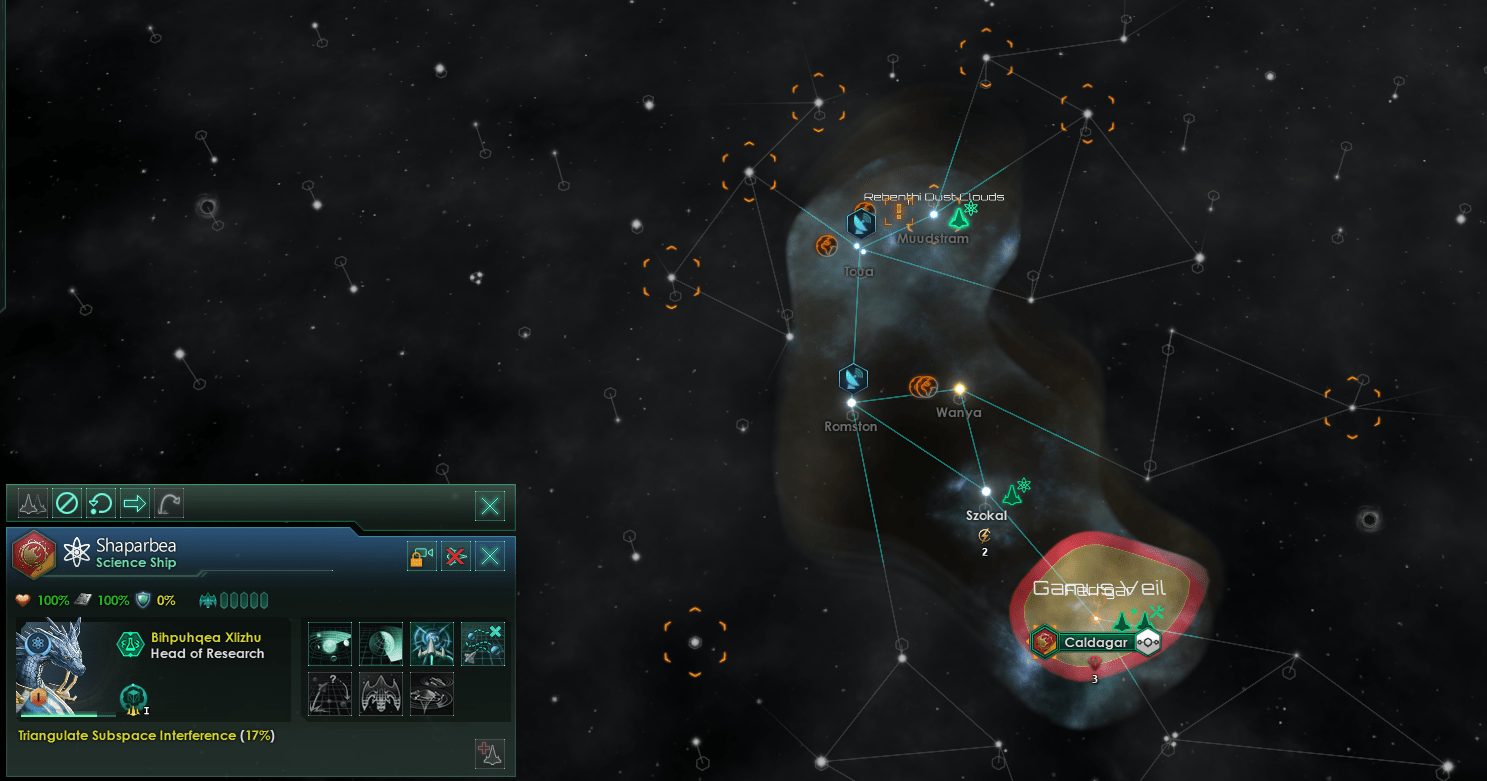Image resolution: width=1487 pixels, height=781 pixels.
Task: Toggle the camera lock on this ship
Action: click(421, 556)
